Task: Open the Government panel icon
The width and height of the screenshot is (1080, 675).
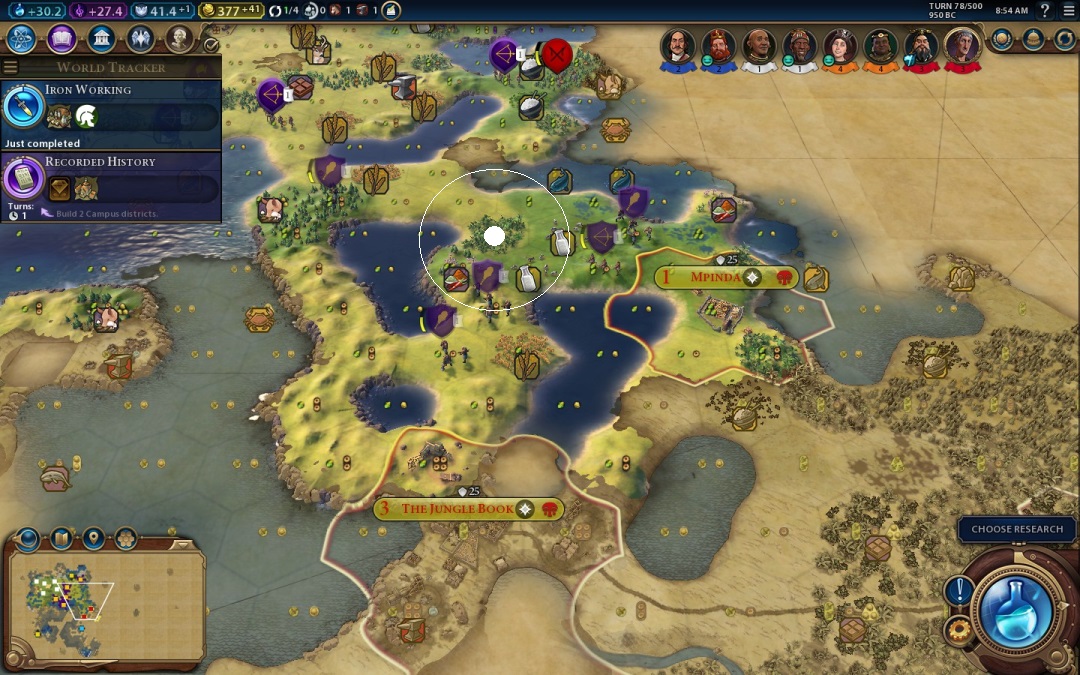Action: click(100, 39)
